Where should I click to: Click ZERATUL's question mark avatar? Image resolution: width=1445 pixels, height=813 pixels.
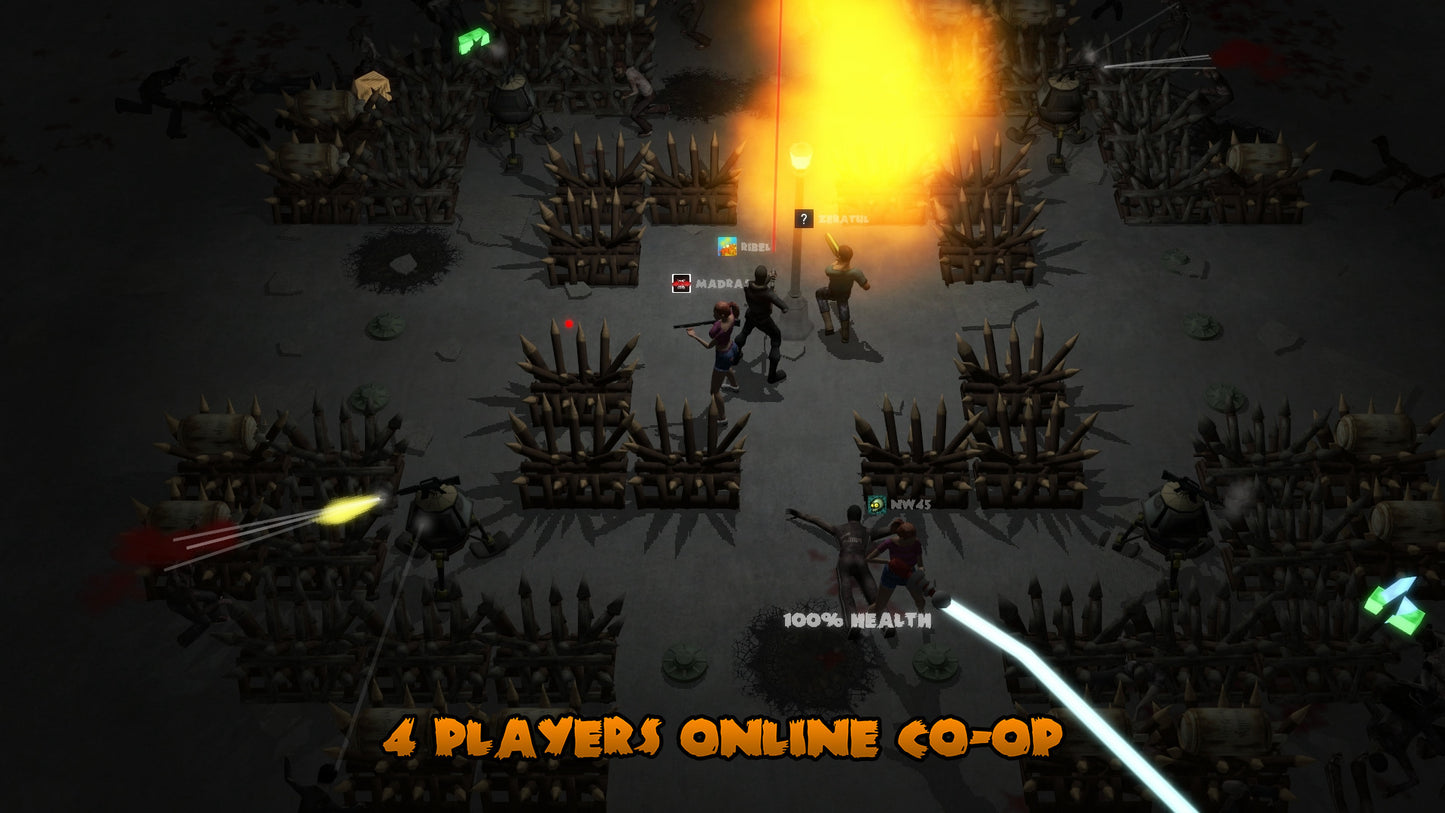(803, 217)
